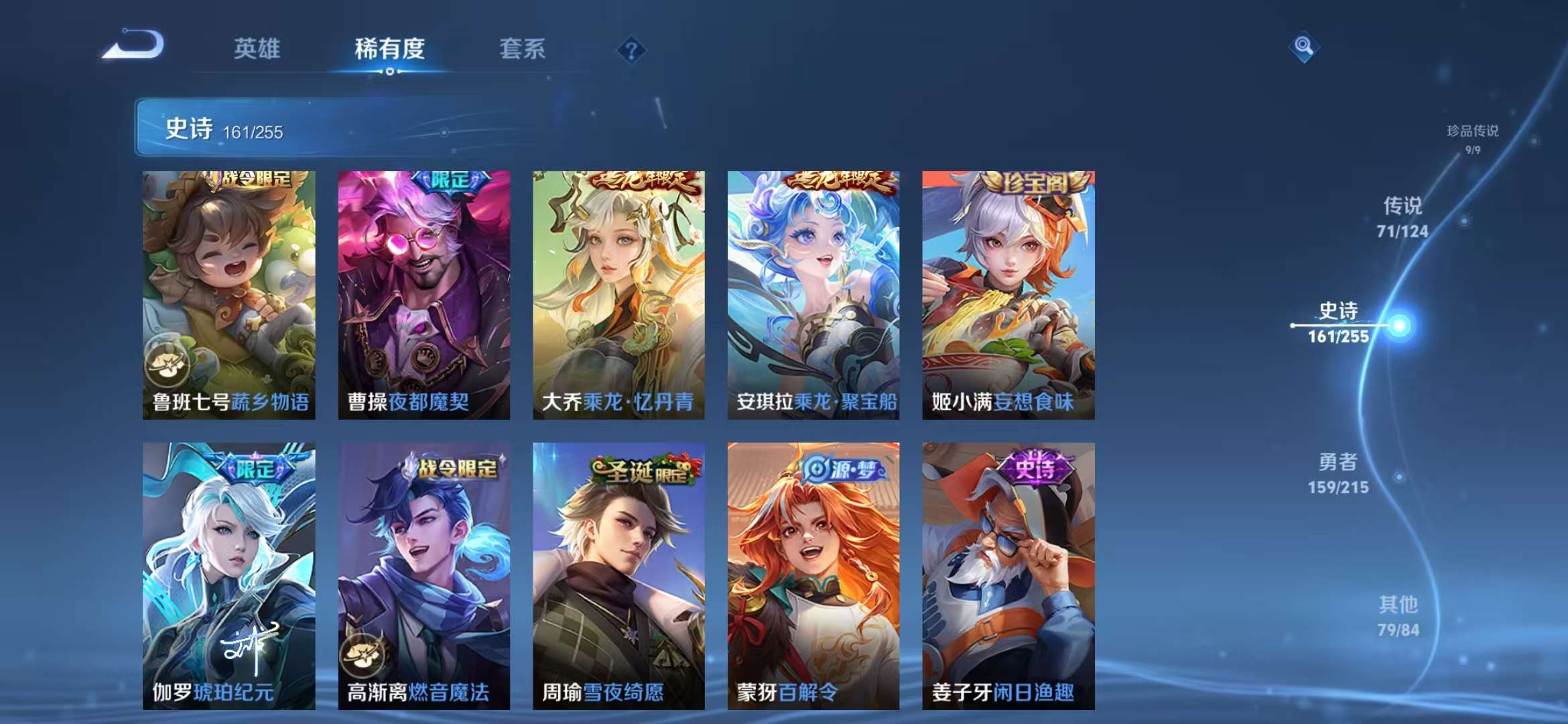Switch to the 套系 tab
Viewport: 1568px width, 724px height.
click(x=522, y=49)
